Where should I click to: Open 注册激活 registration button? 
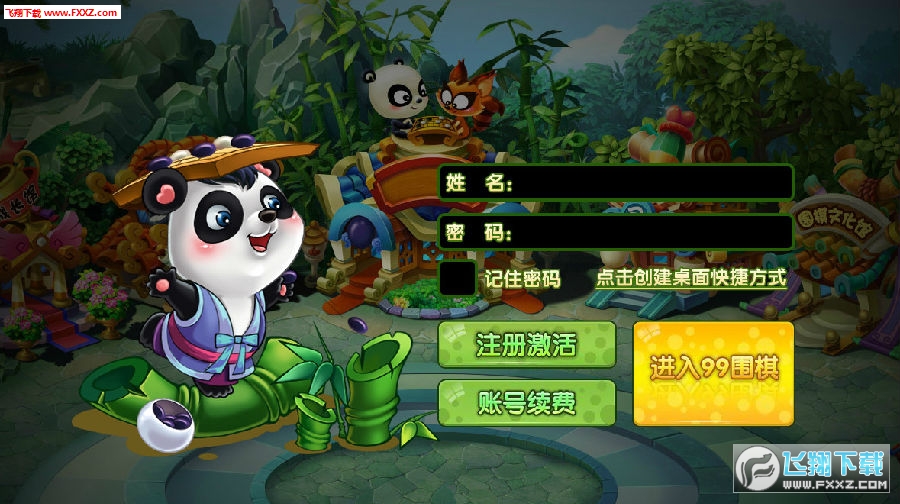point(526,346)
